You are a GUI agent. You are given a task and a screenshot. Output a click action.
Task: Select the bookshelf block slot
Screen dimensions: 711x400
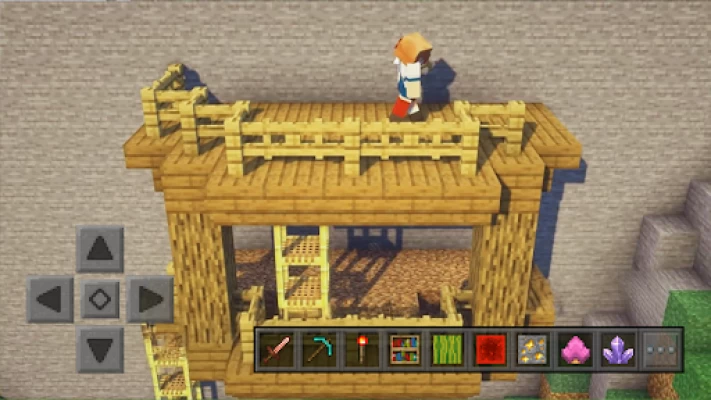pyautogui.click(x=404, y=349)
